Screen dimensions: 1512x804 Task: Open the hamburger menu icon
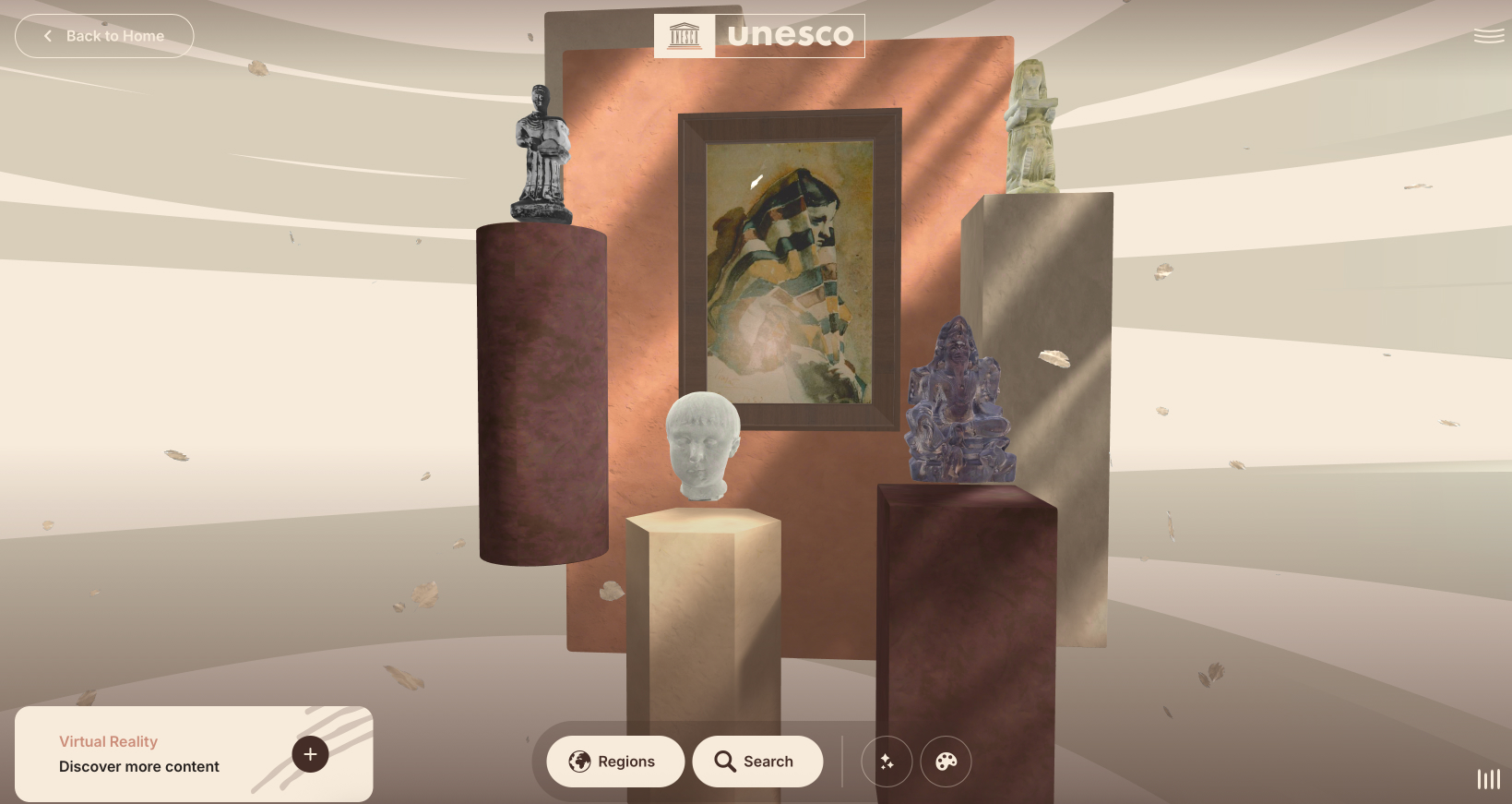point(1488,36)
